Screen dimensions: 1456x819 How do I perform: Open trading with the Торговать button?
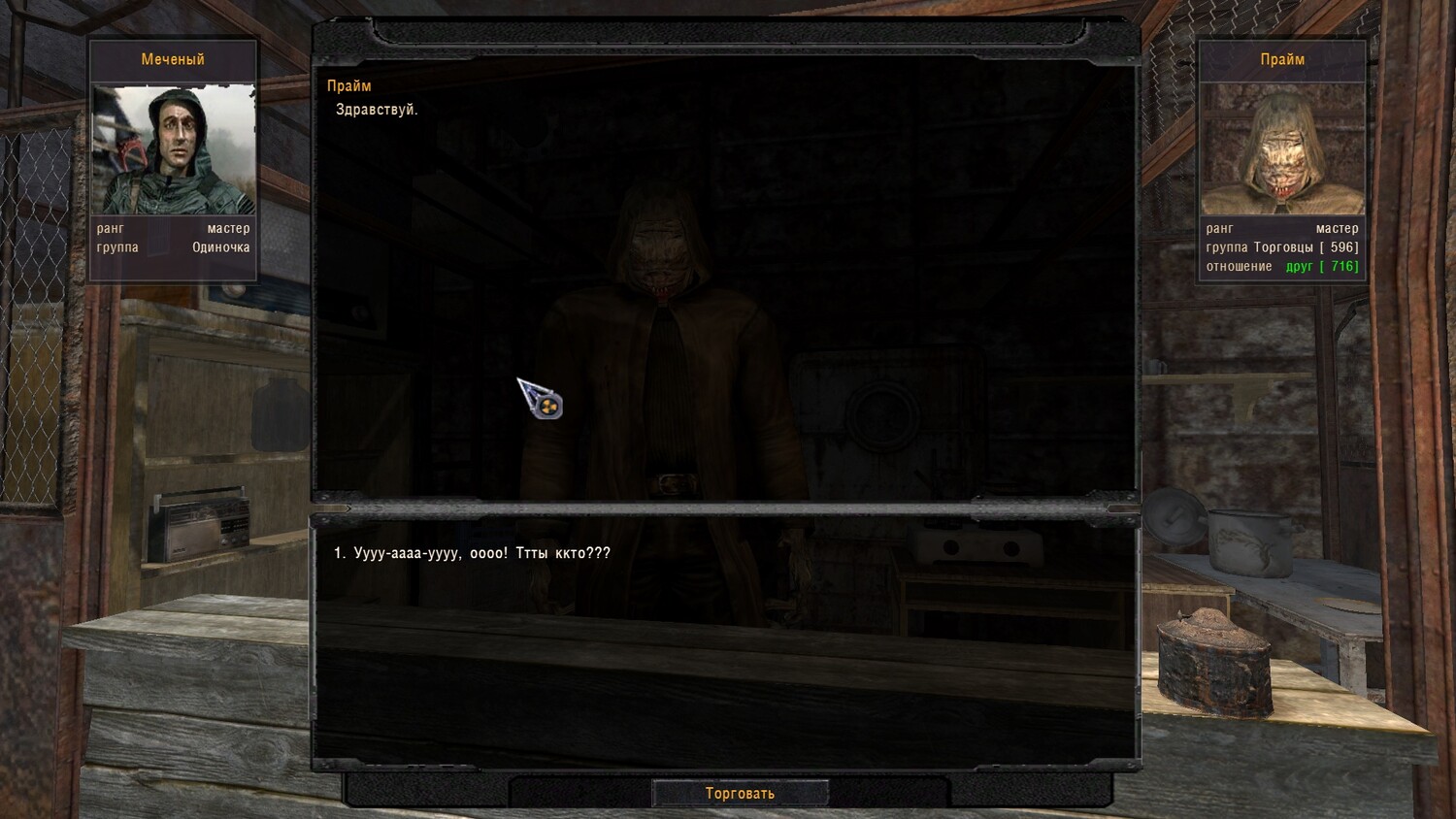(740, 793)
